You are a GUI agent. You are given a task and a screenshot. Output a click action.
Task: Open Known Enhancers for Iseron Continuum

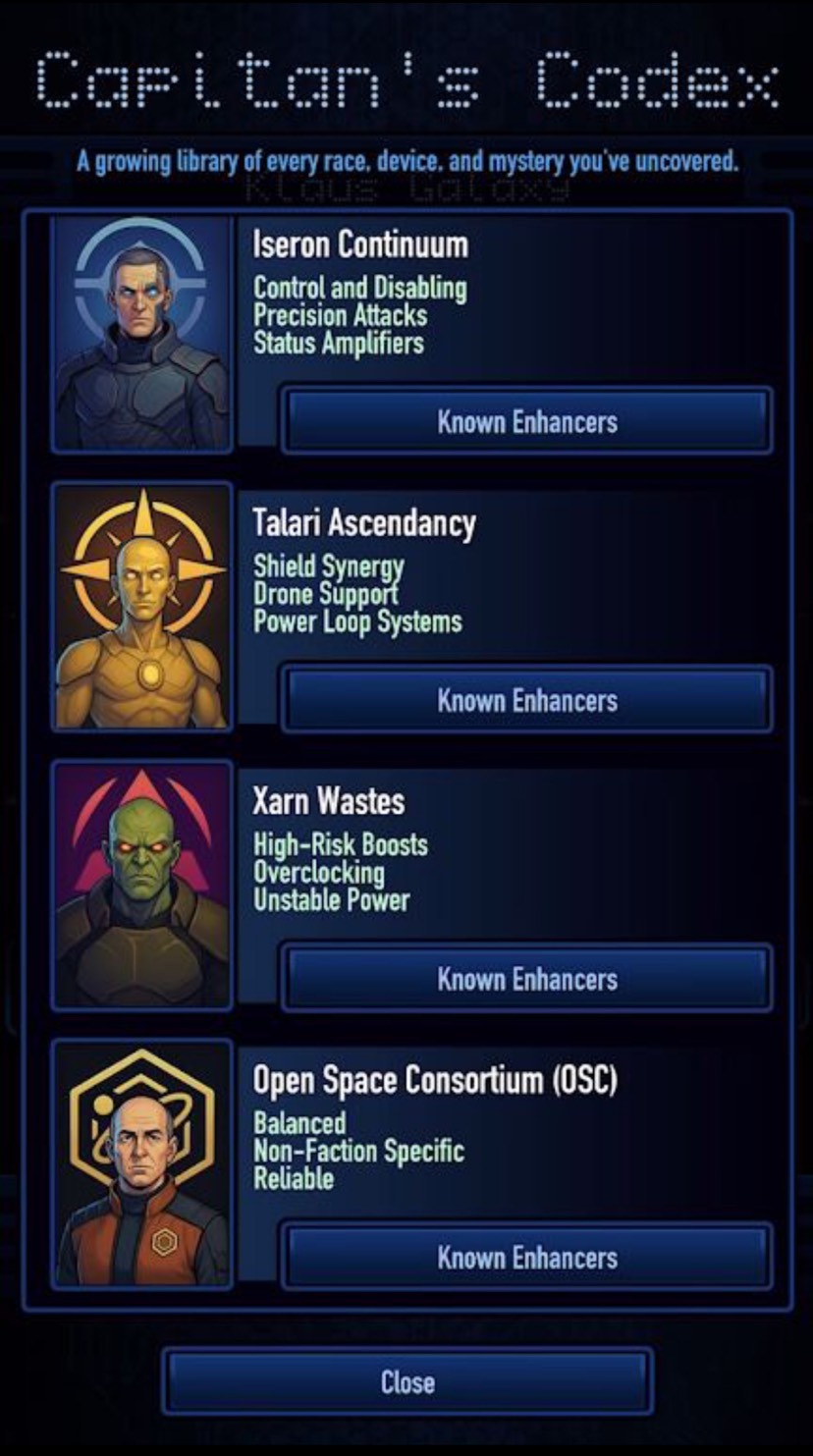(x=527, y=421)
